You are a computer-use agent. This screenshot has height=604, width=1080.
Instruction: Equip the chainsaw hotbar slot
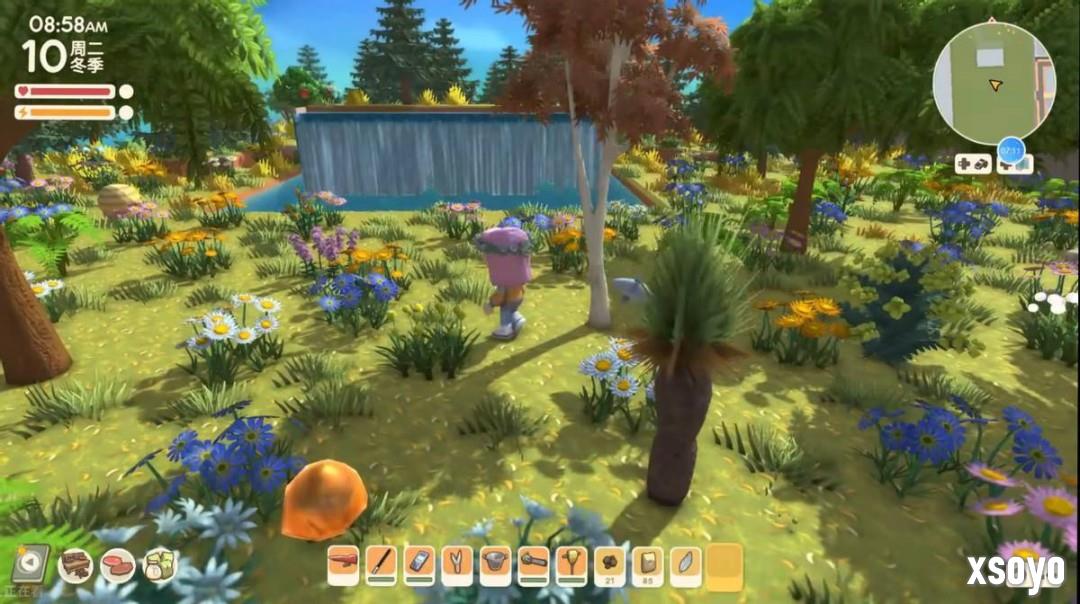click(533, 565)
